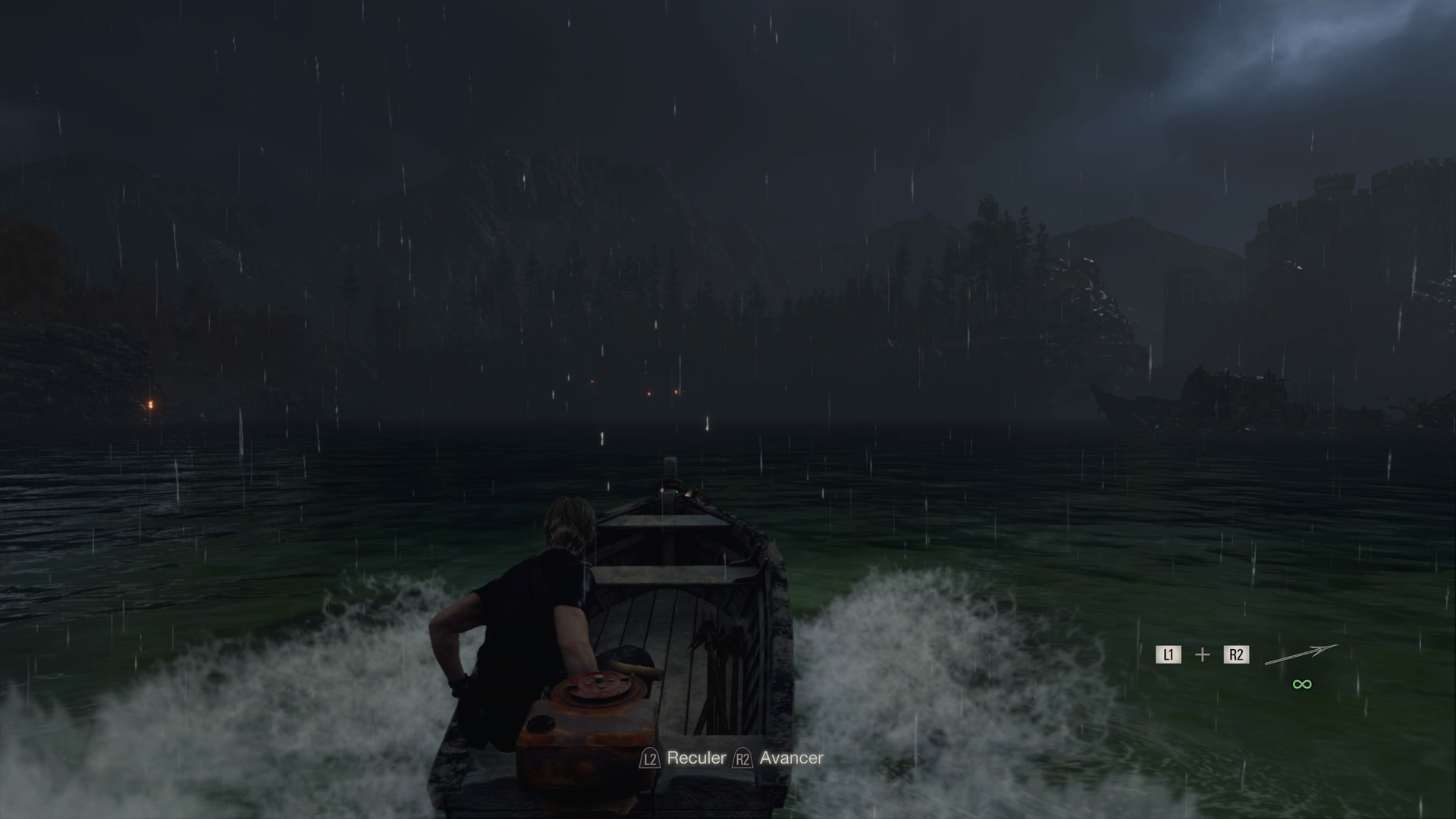Viewport: 1456px width, 819px height.
Task: Select the harpoon weapon icon
Action: pyautogui.click(x=1301, y=654)
